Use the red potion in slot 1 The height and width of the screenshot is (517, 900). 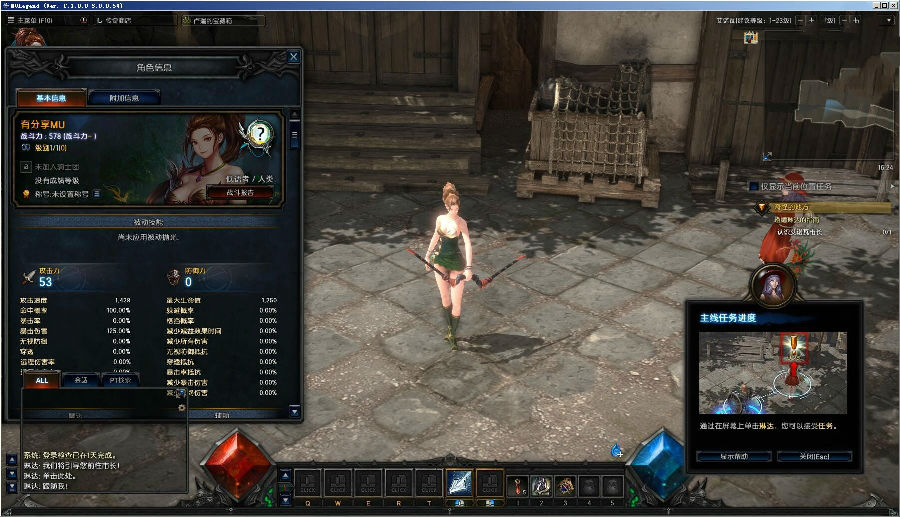tap(520, 484)
